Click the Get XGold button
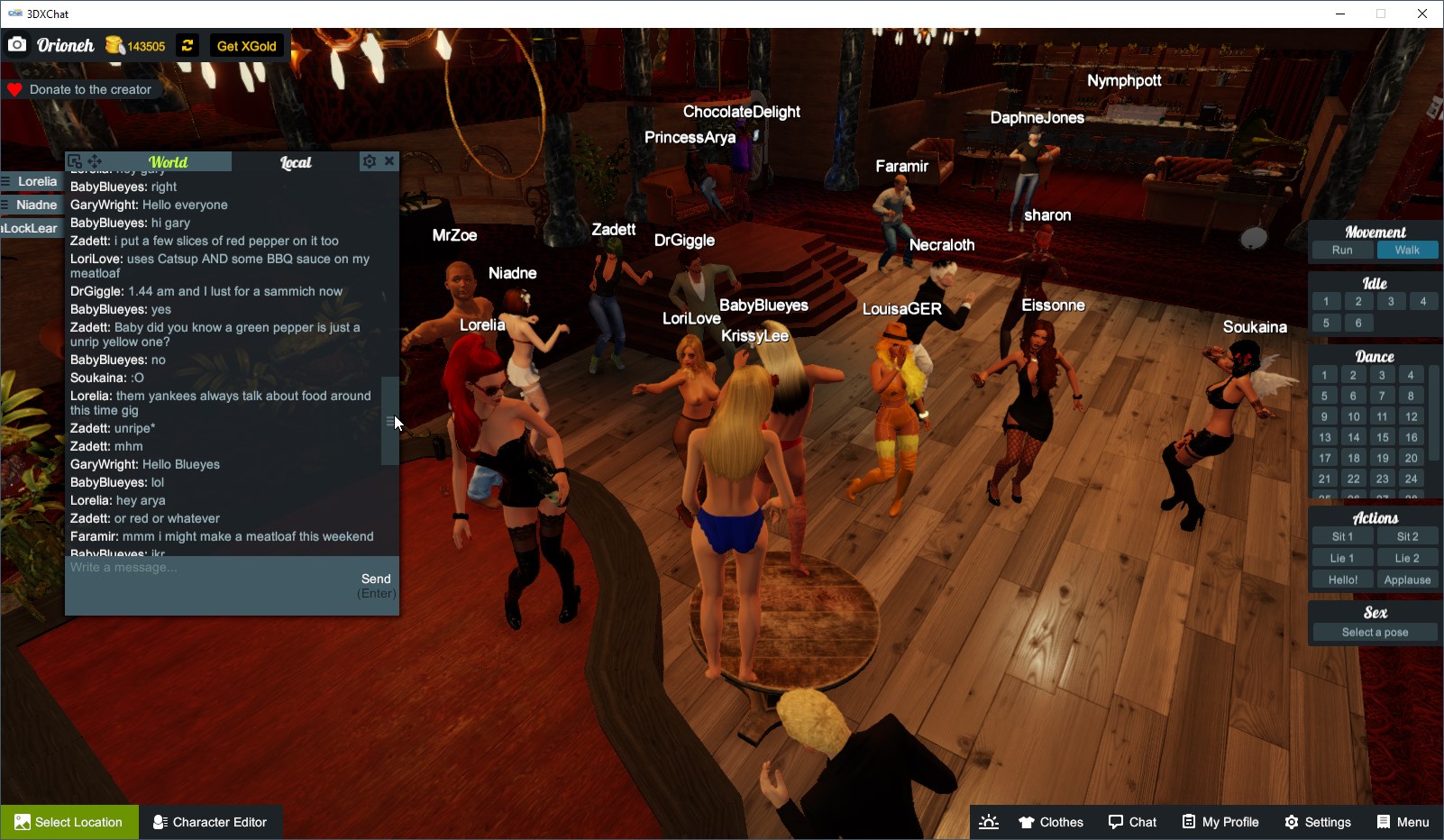 (245, 45)
